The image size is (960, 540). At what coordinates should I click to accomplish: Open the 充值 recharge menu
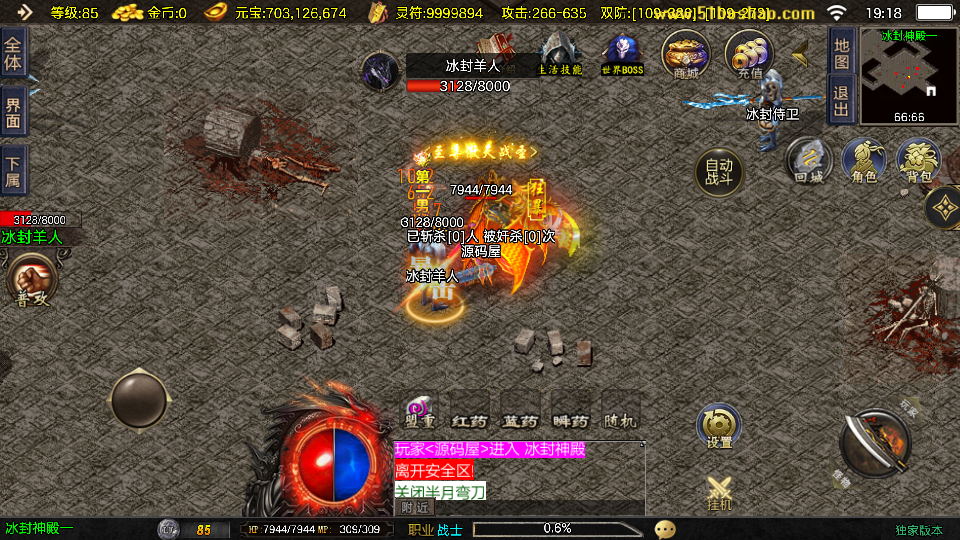coord(748,53)
